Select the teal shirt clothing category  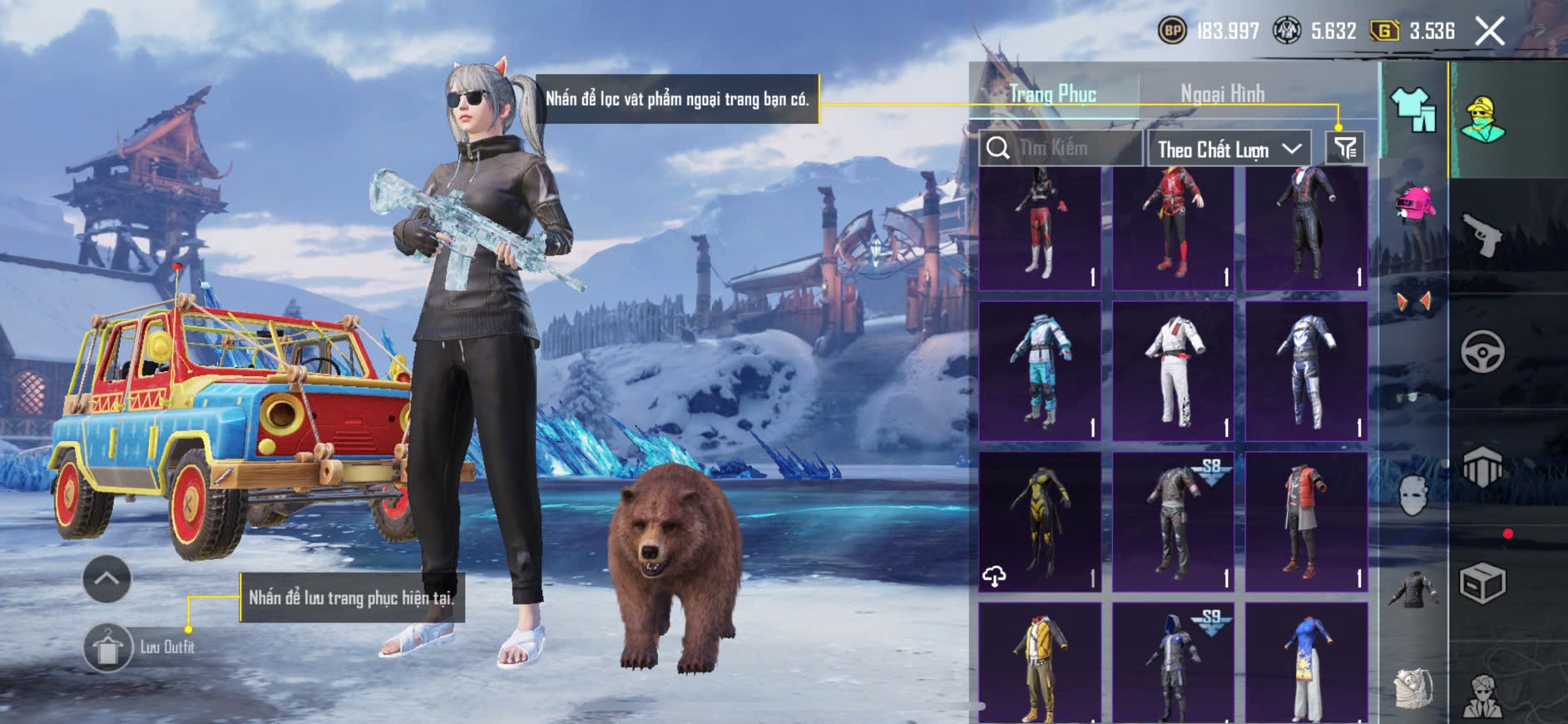click(x=1413, y=111)
